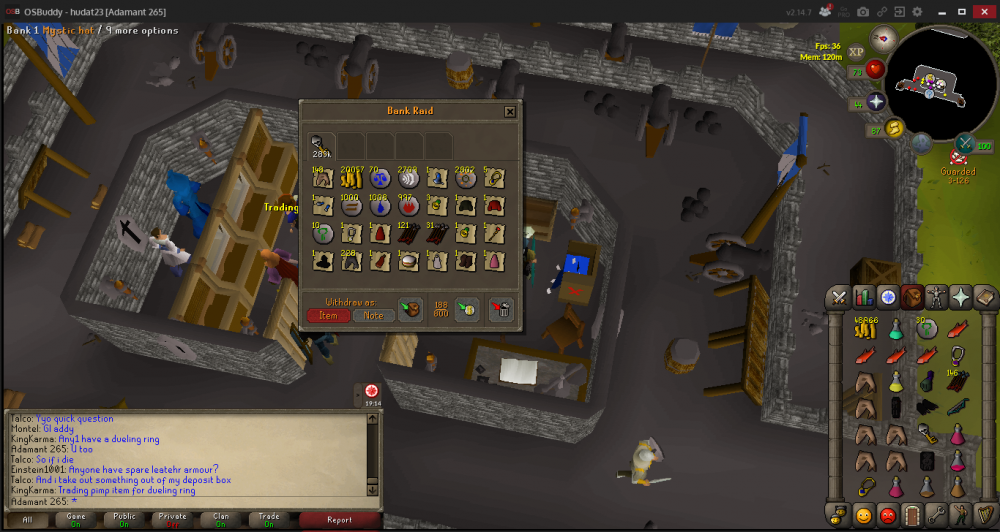Click the inventory coins stack

click(x=865, y=328)
